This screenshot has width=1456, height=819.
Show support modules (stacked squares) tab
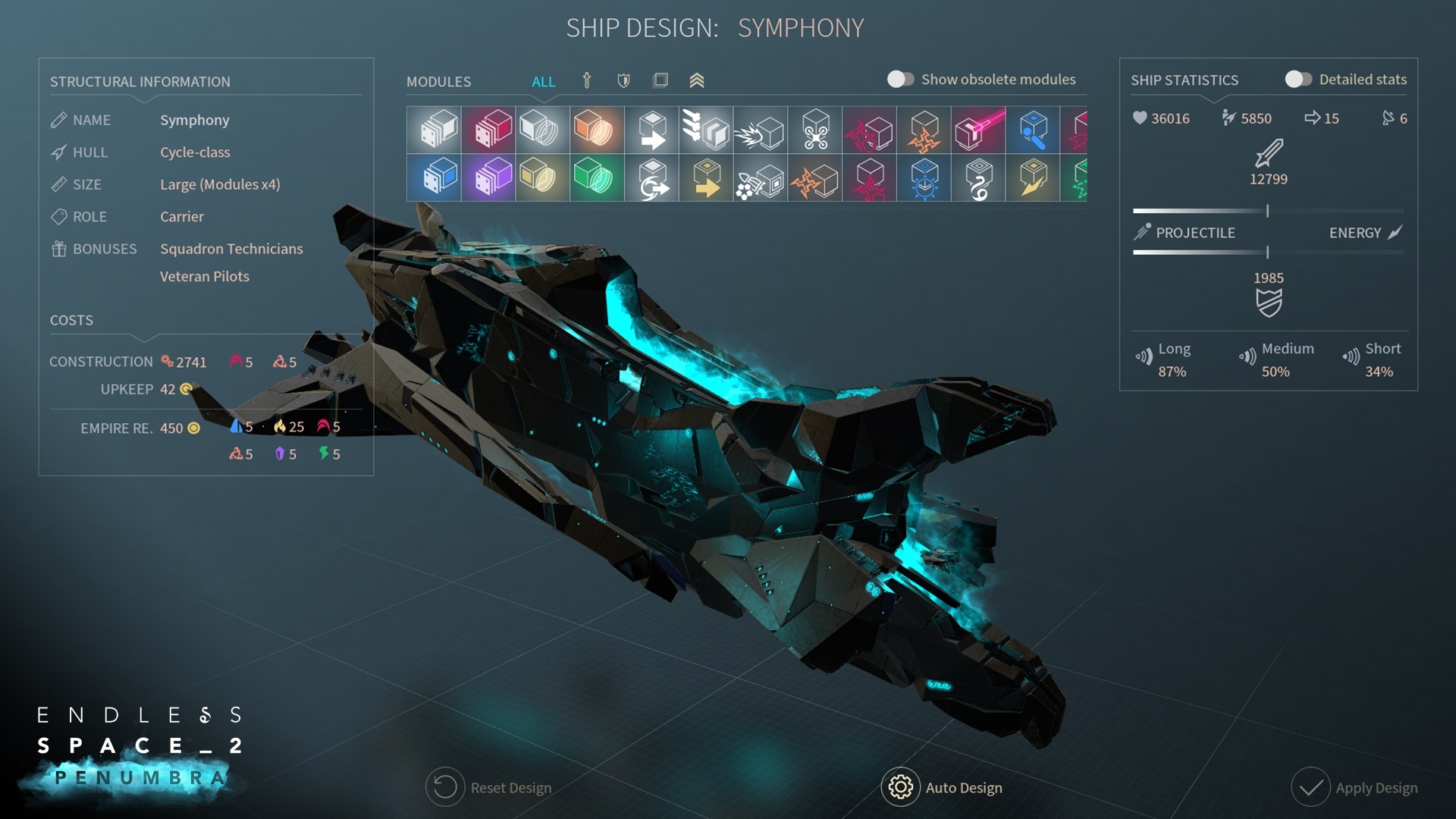tap(661, 80)
